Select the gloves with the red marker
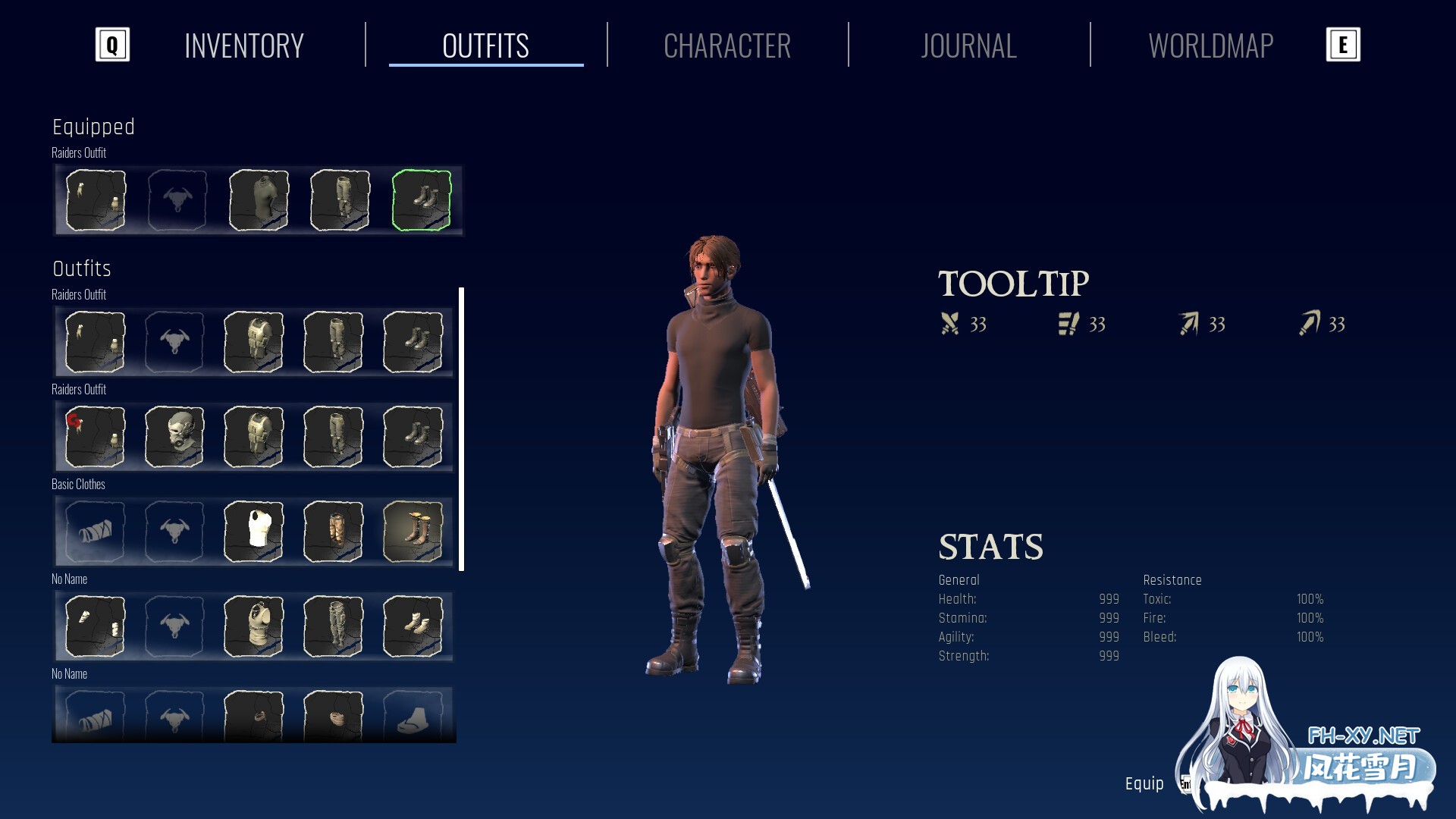1456x819 pixels. pyautogui.click(x=95, y=436)
